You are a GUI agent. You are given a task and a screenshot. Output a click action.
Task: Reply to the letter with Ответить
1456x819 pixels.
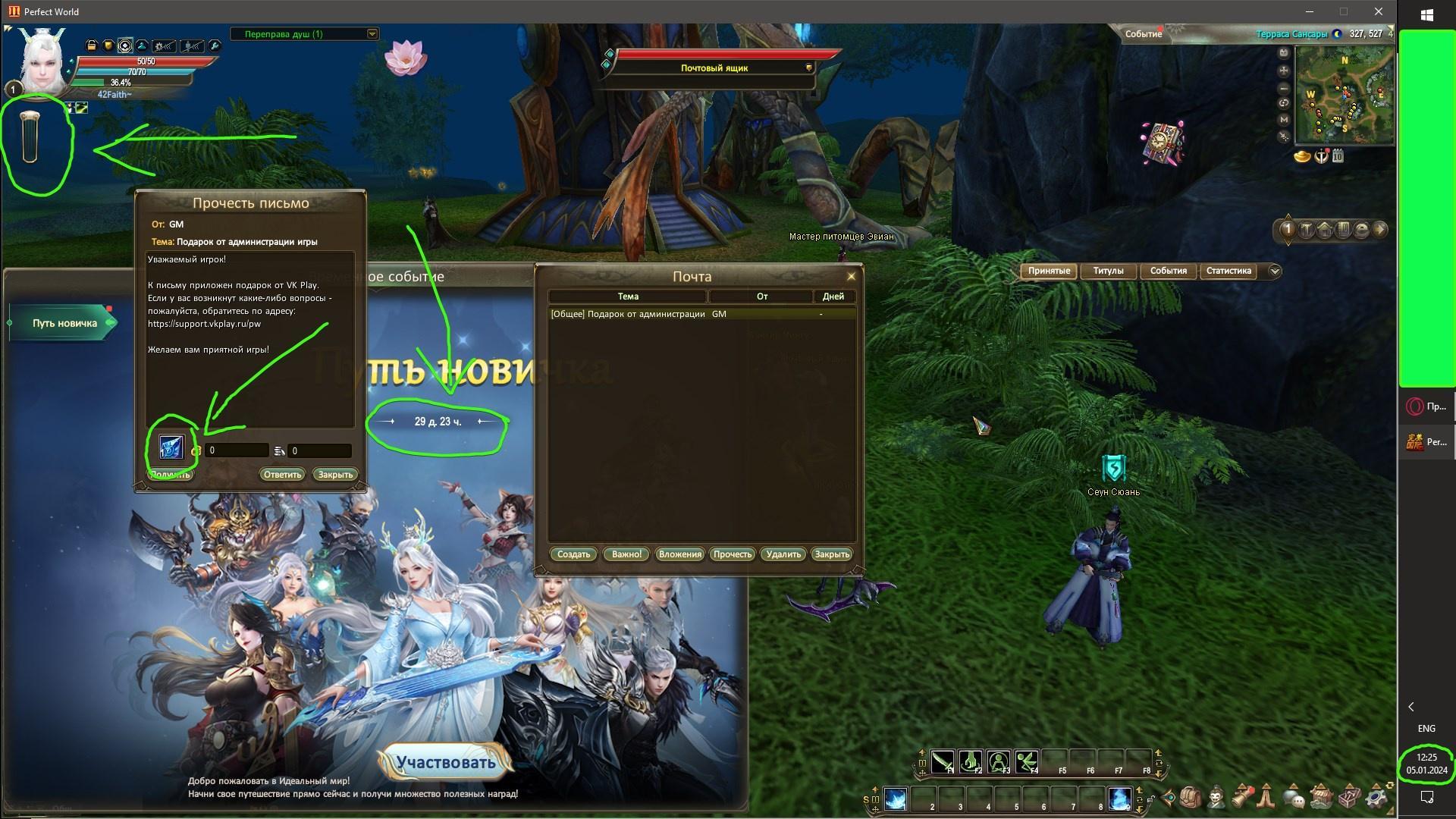[x=282, y=475]
